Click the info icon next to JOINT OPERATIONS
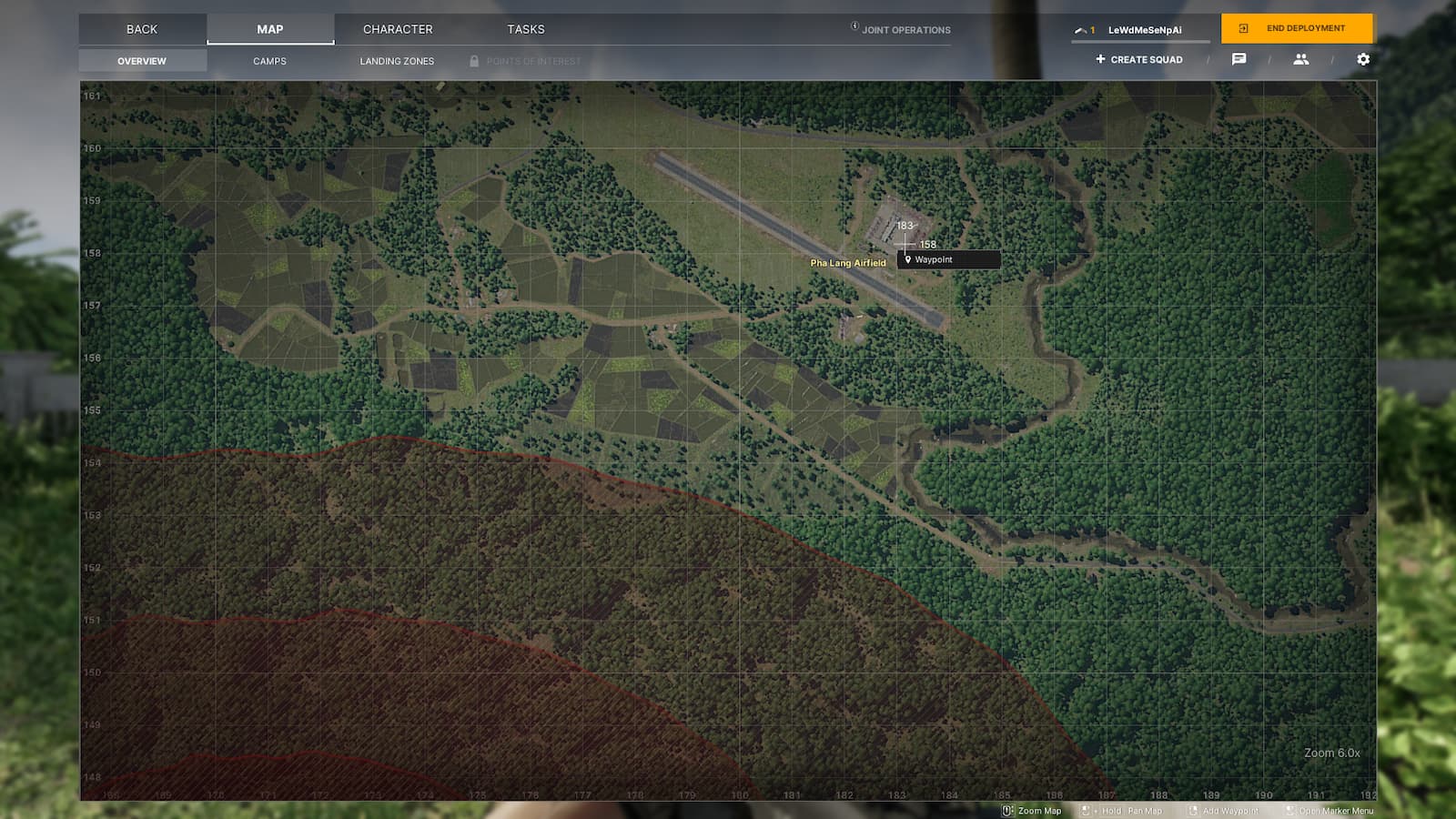 [x=853, y=27]
